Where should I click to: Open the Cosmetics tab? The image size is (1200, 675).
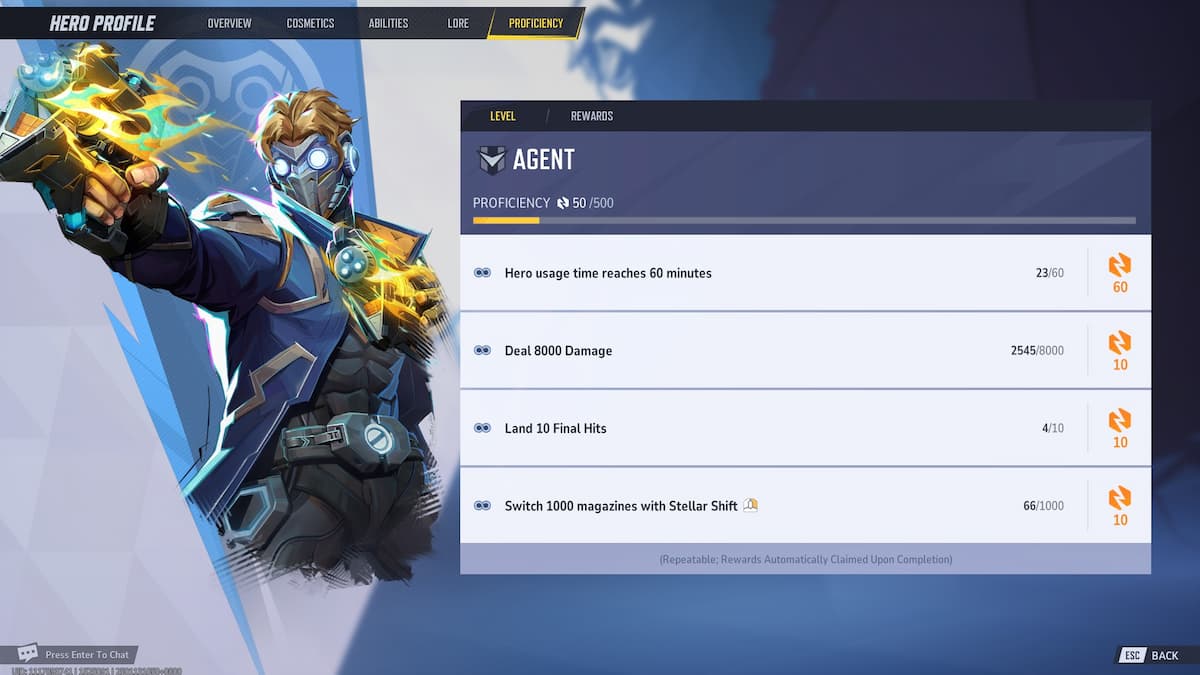click(310, 23)
